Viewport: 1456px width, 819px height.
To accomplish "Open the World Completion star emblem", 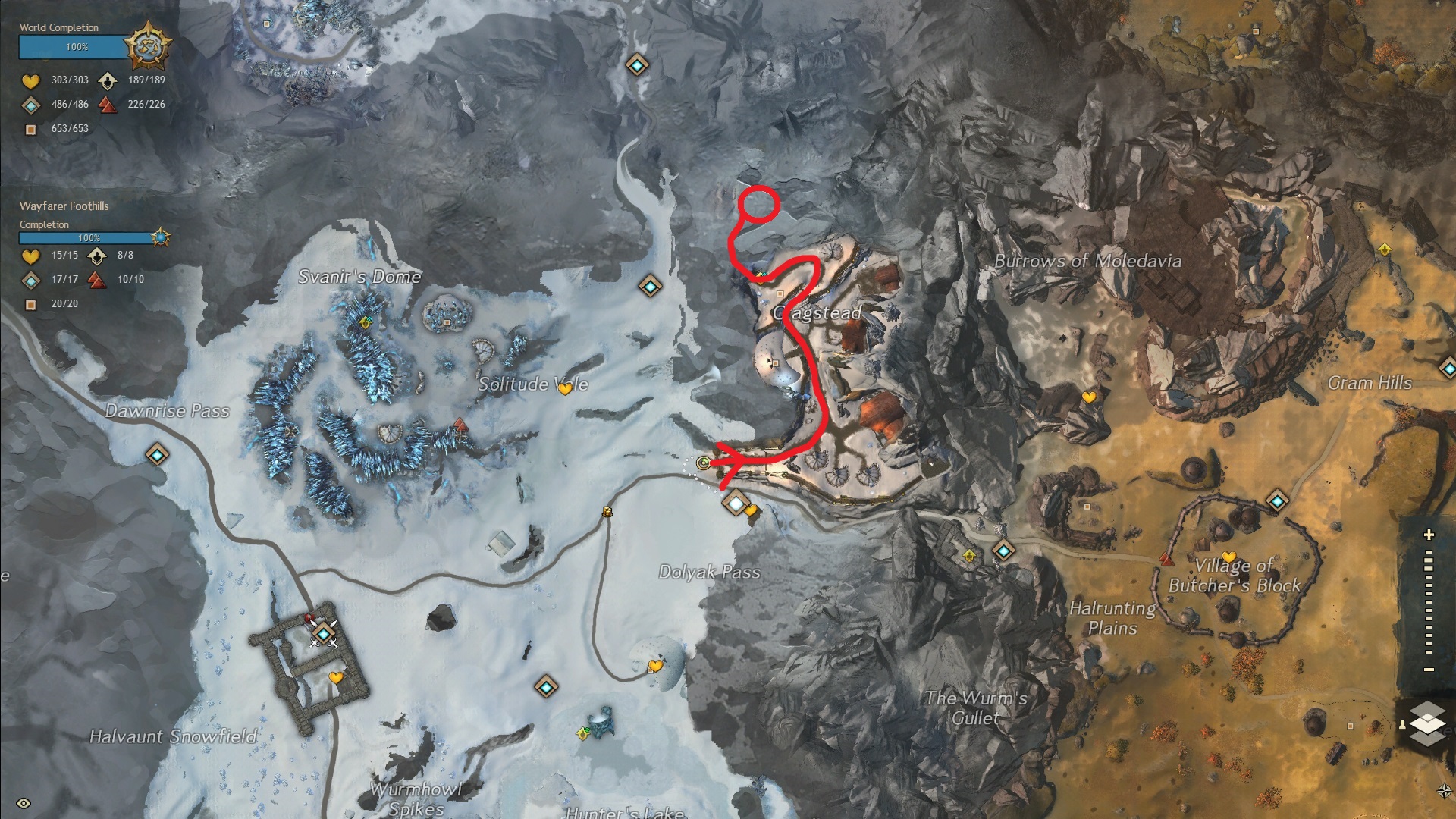I will [147, 46].
